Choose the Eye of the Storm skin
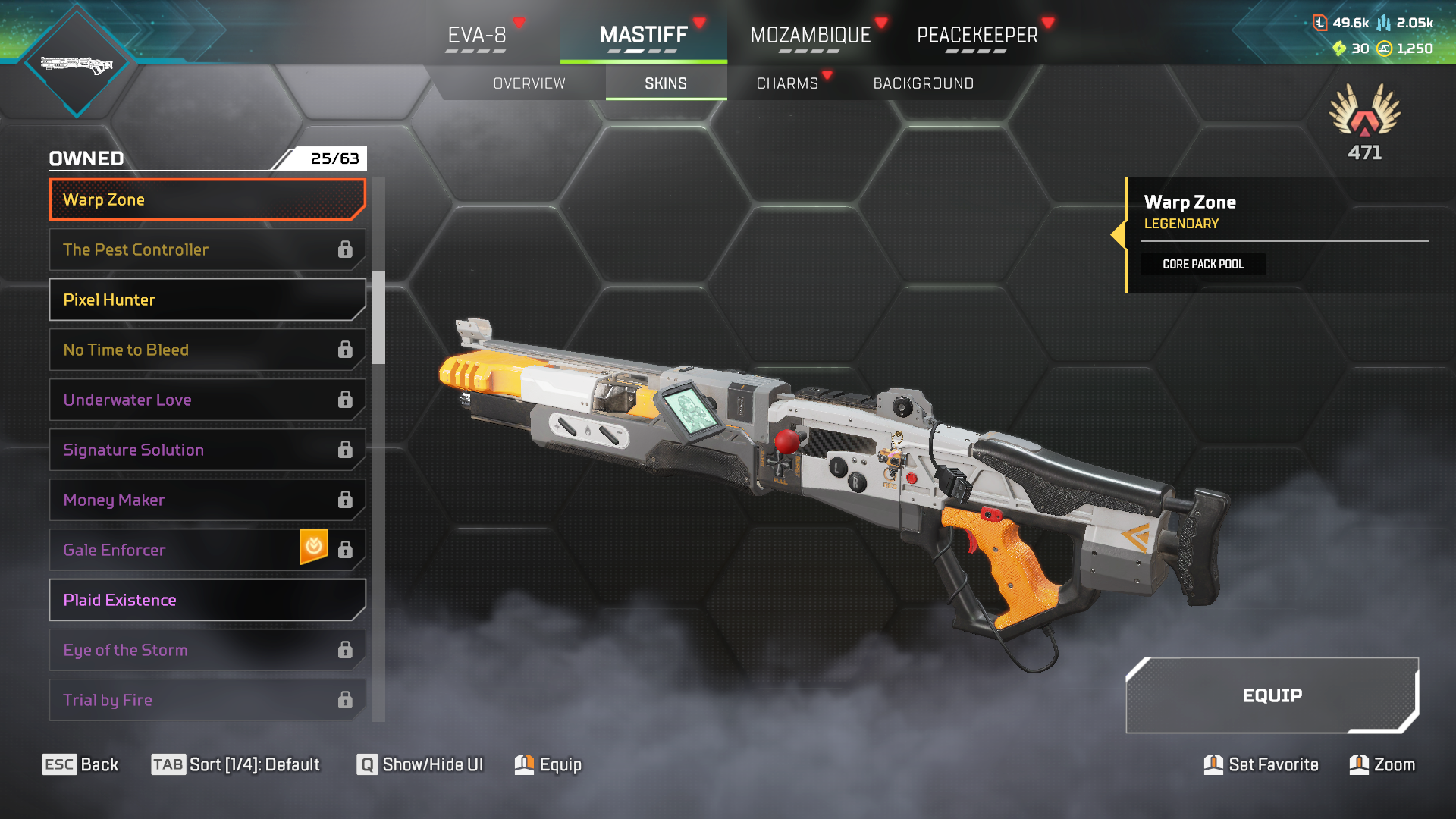Viewport: 1456px width, 819px height. (207, 651)
